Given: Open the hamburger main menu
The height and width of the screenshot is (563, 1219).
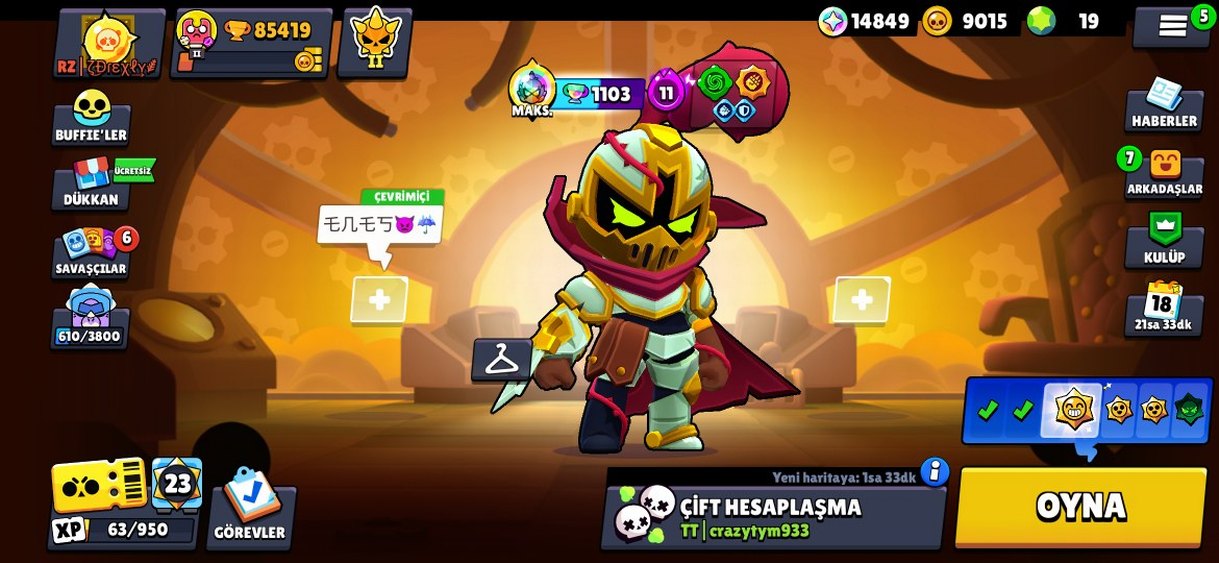Looking at the screenshot, I should coord(1172,27).
